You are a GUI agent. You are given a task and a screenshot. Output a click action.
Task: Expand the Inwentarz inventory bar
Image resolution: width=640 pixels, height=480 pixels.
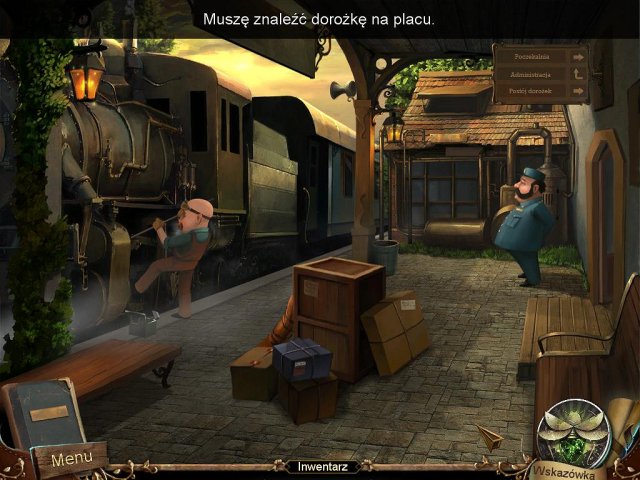coord(321,466)
